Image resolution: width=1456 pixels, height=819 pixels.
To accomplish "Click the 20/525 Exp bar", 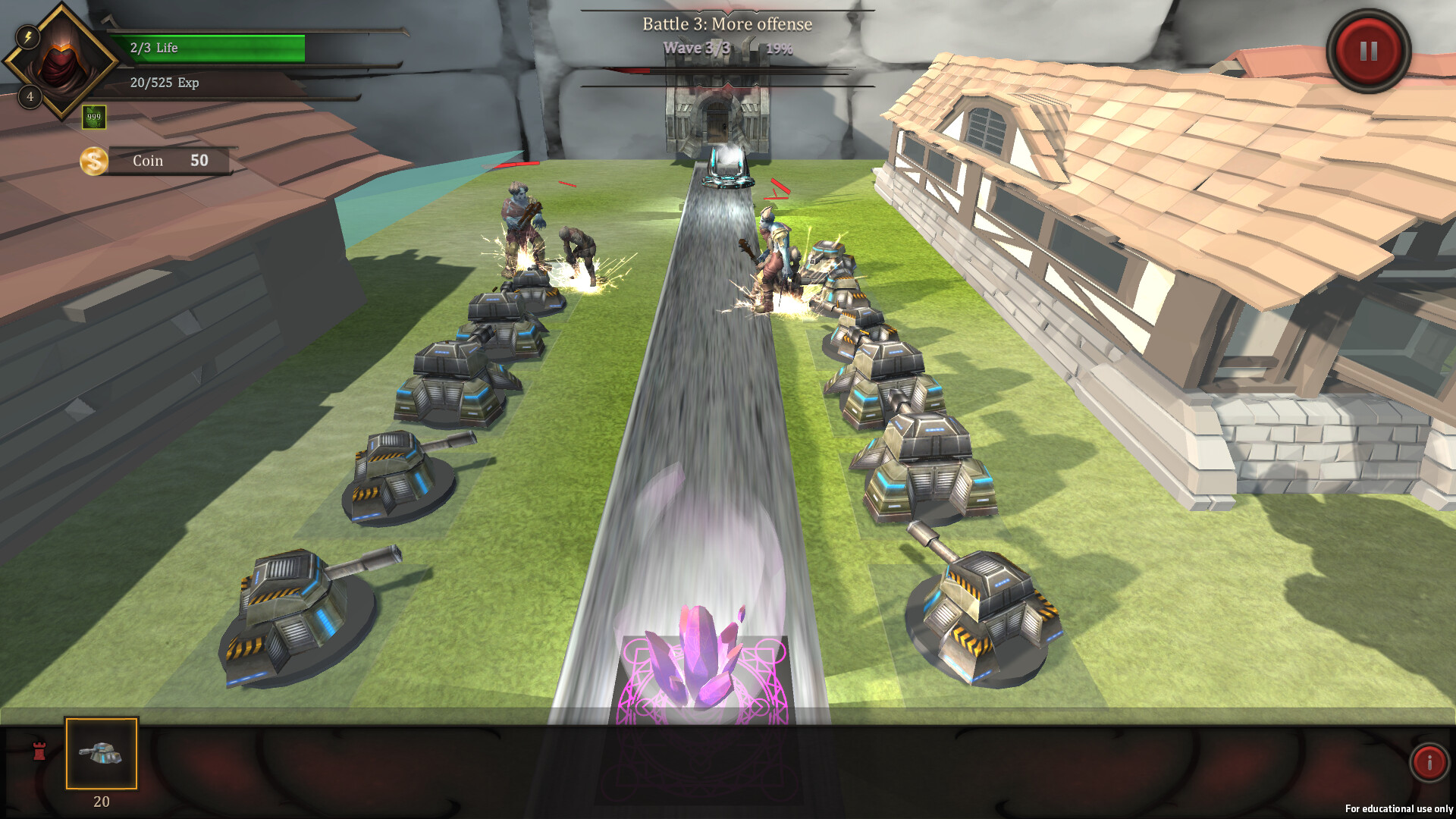I will (x=212, y=83).
